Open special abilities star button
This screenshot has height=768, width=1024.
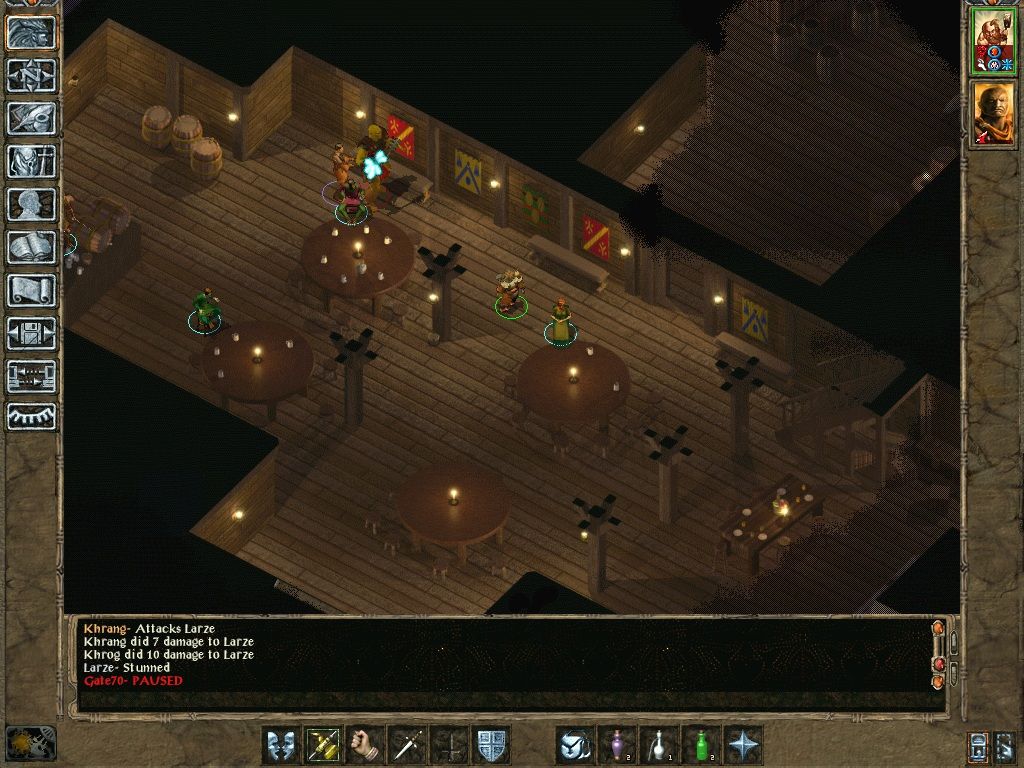743,745
